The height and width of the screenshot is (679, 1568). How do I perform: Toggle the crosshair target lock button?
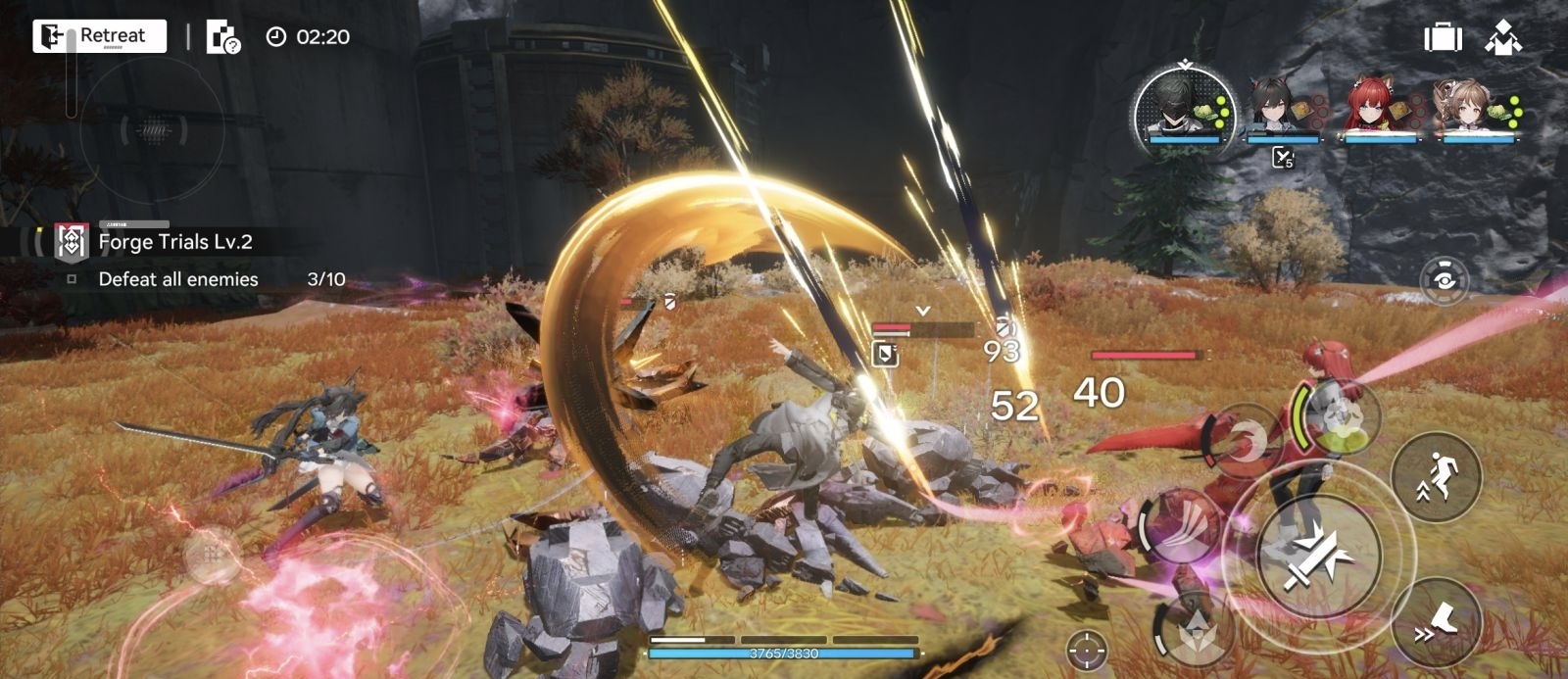[x=1086, y=649]
